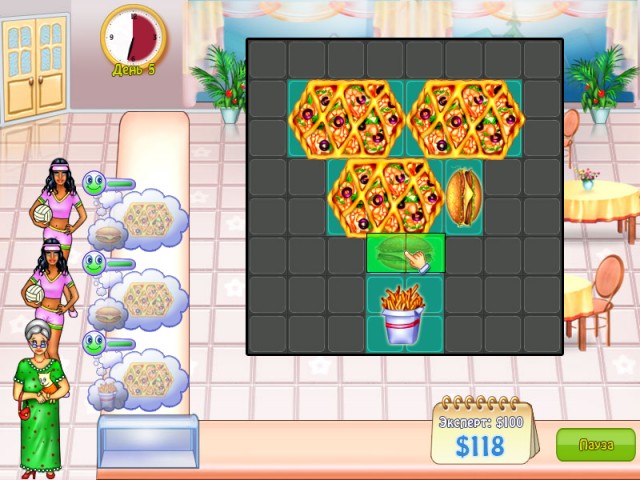Click the green Пауза pause button
Image resolution: width=640 pixels, height=480 pixels.
click(x=595, y=444)
